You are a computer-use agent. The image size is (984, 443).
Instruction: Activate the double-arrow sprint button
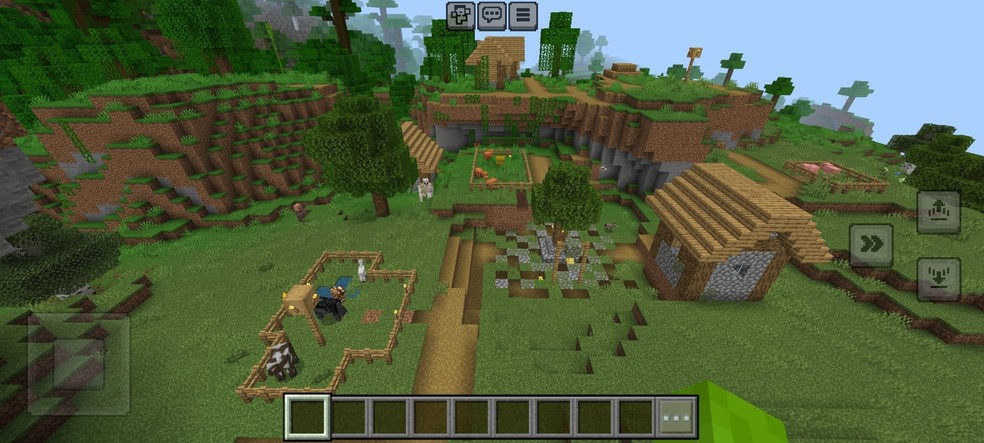[x=870, y=245]
